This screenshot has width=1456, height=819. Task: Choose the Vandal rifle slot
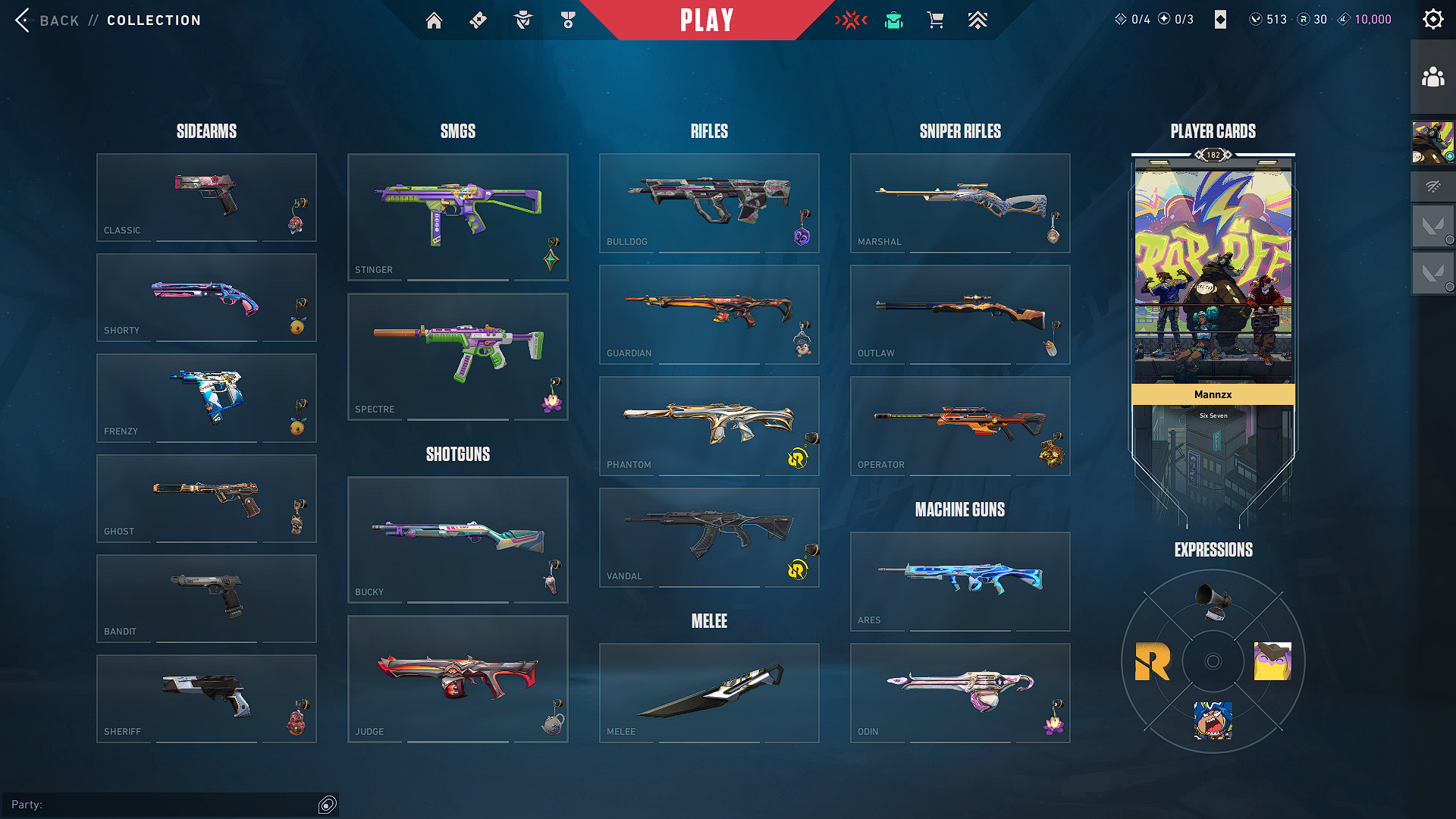[x=709, y=537]
